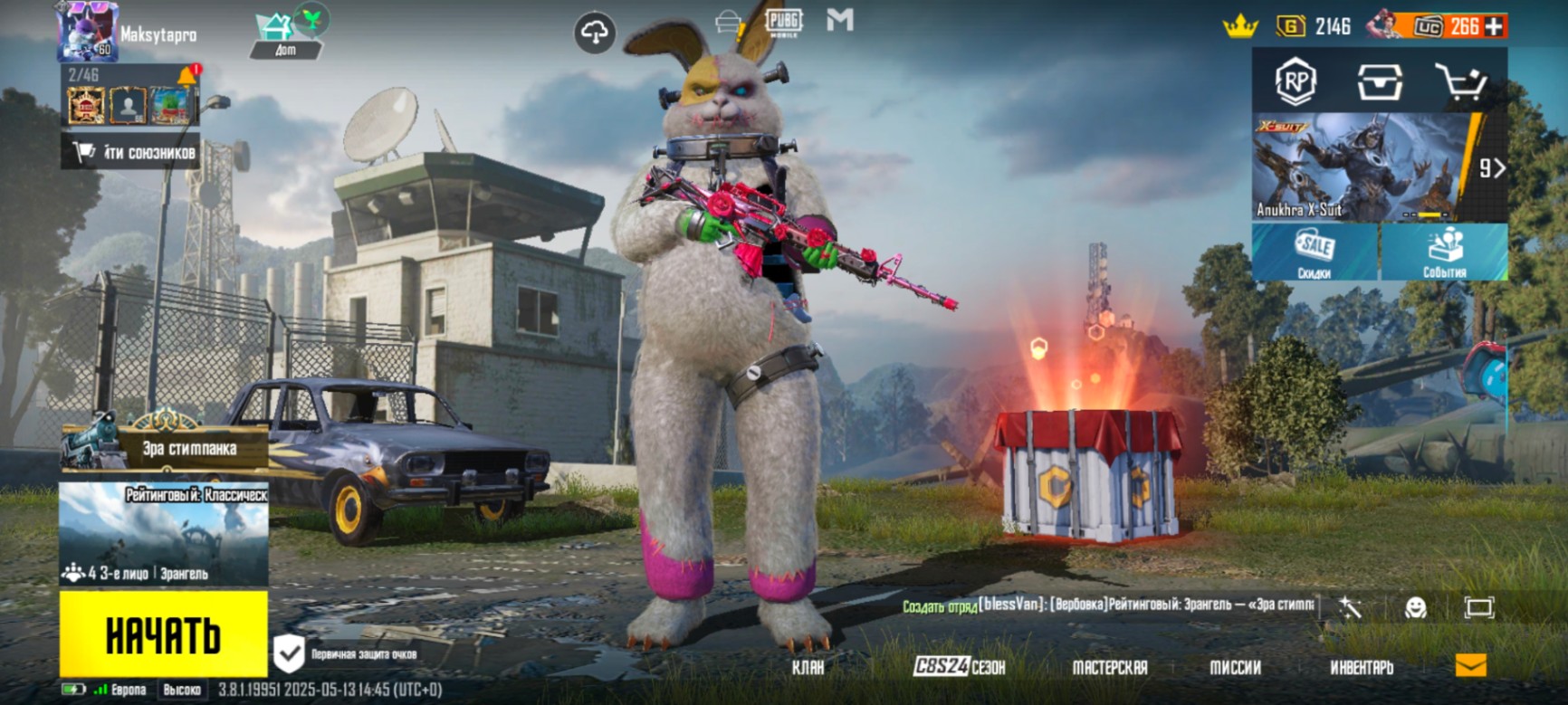The width and height of the screenshot is (1568, 705).
Task: Start the match with the yellow НАЧАТЬ button
Action: point(163,634)
